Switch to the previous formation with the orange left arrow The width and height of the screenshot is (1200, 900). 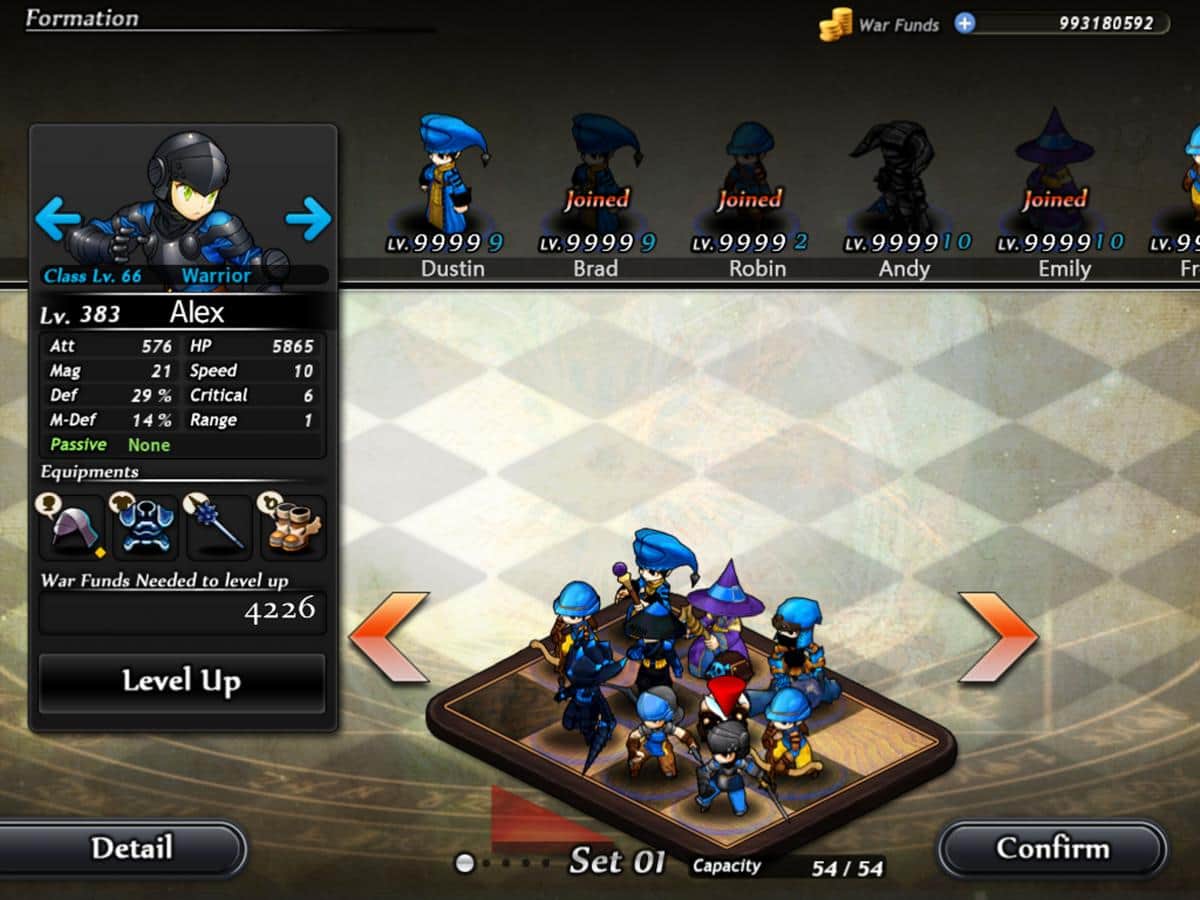tap(390, 637)
